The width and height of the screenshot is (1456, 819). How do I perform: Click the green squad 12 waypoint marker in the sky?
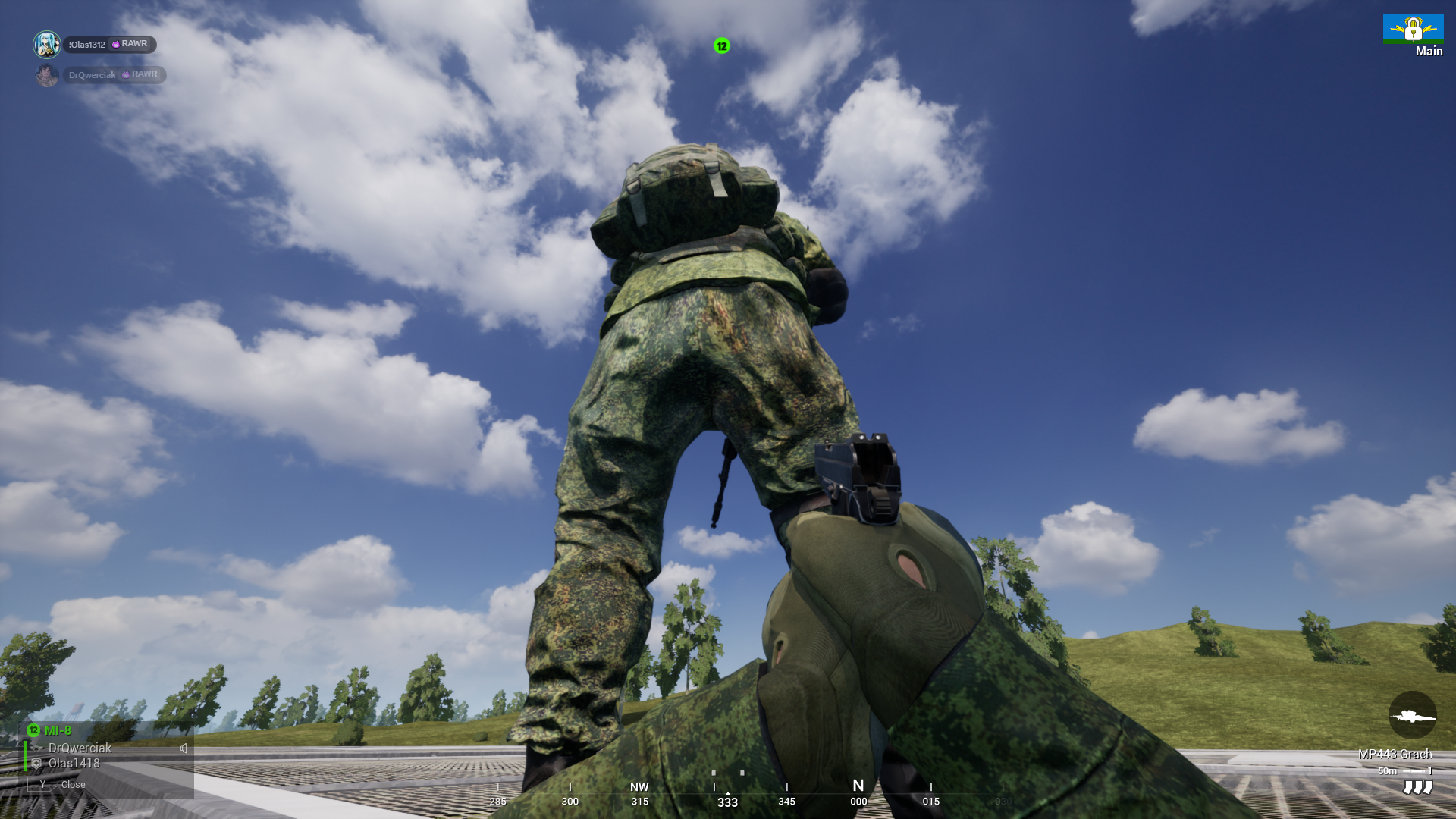(x=720, y=47)
